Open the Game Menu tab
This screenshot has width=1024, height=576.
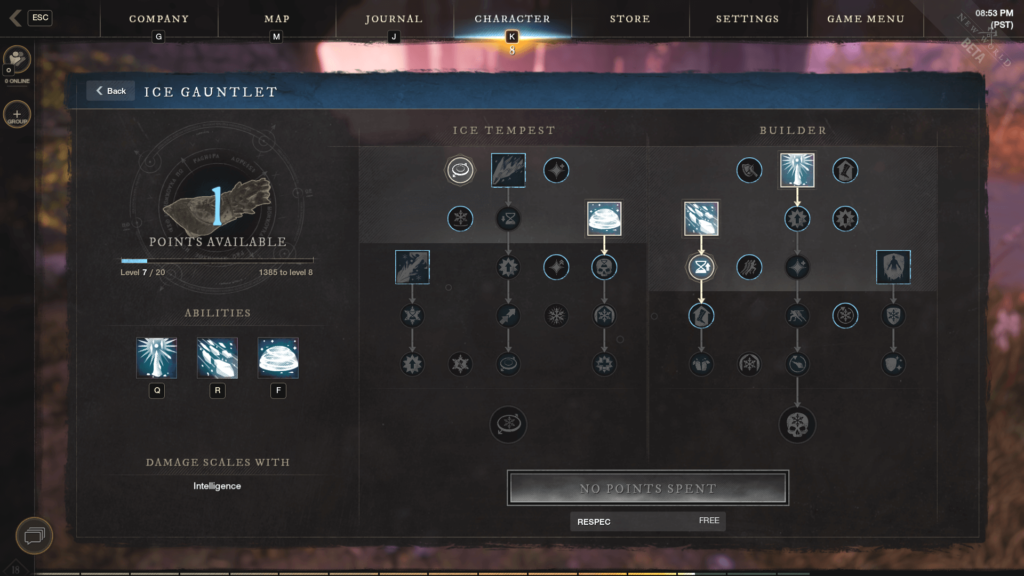coord(865,19)
